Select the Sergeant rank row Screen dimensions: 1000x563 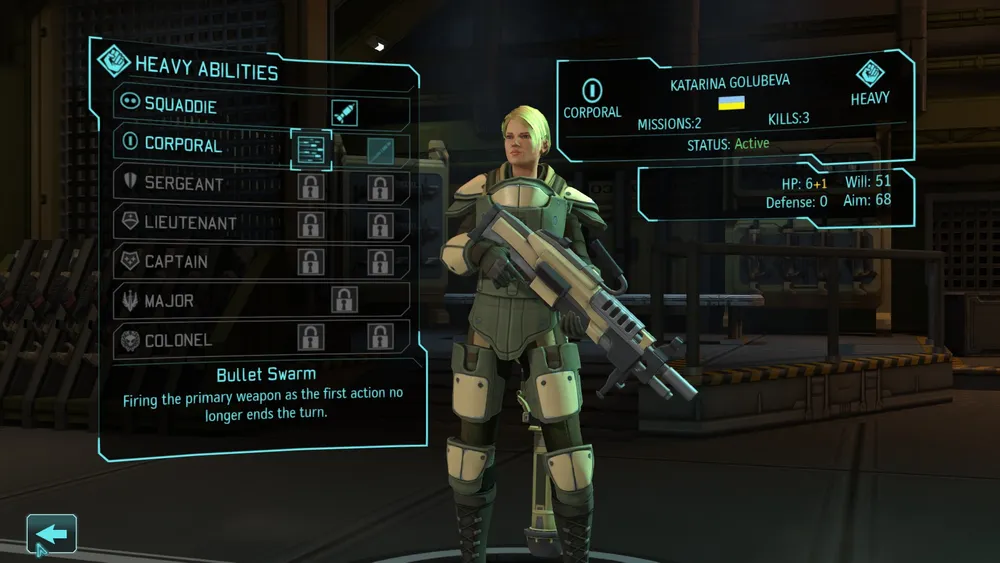[183, 184]
